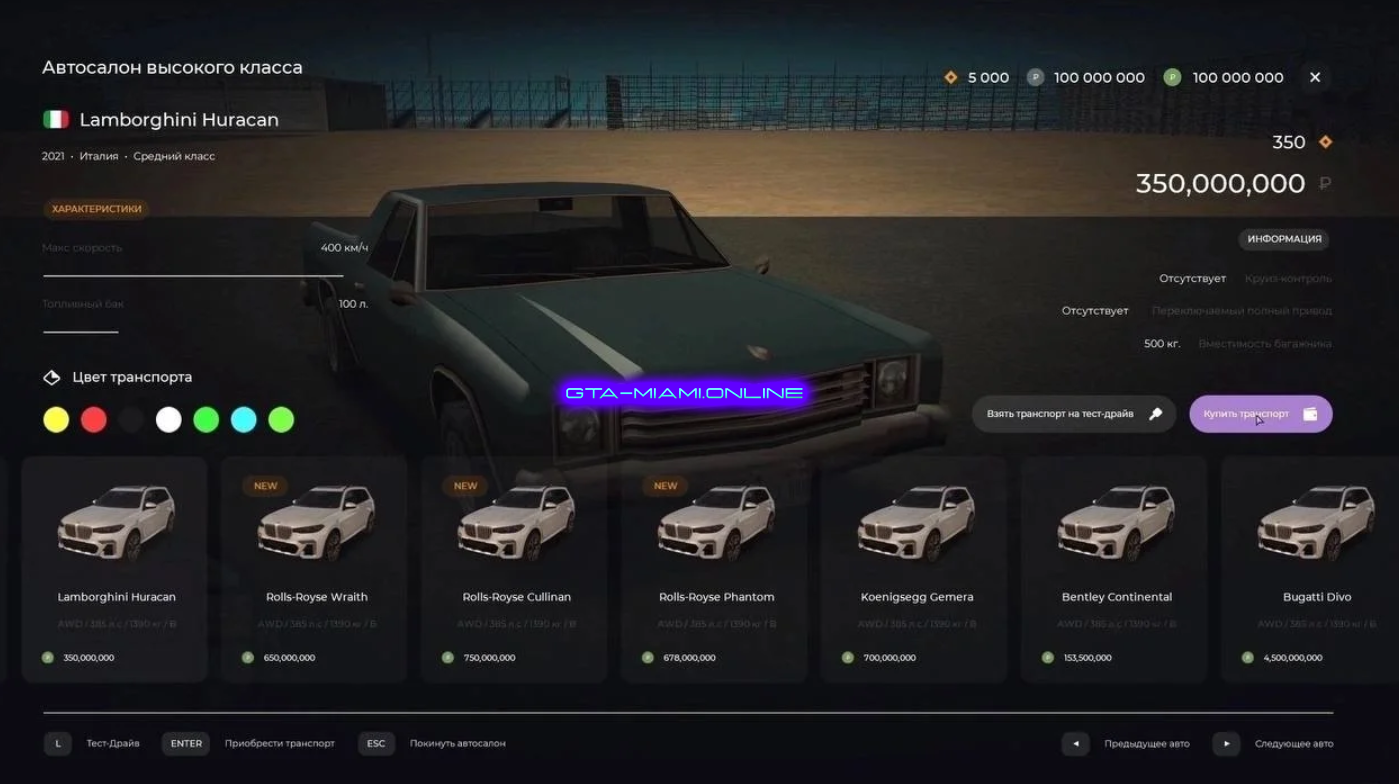
Task: Select the white vehicle color
Action: [x=169, y=420]
